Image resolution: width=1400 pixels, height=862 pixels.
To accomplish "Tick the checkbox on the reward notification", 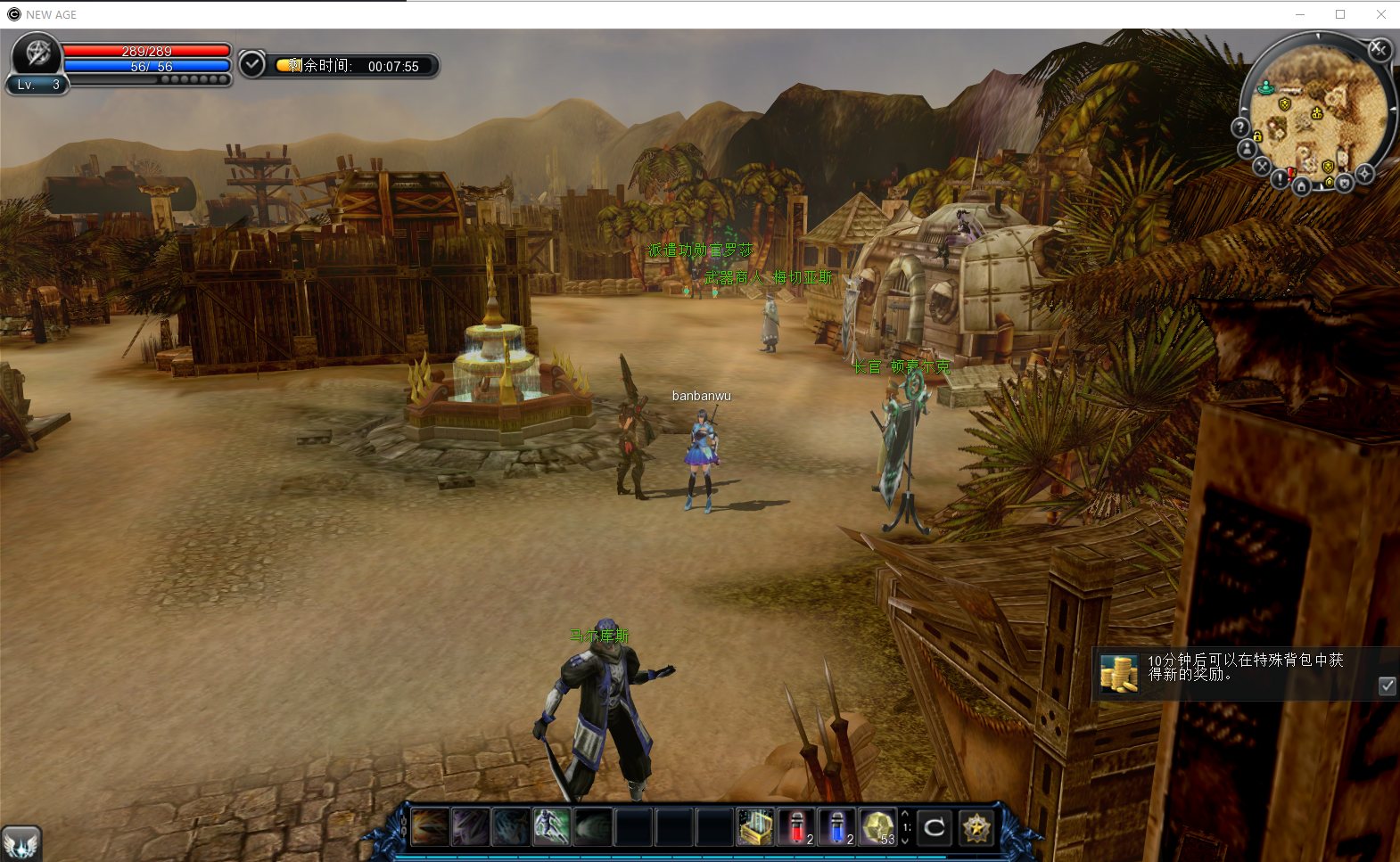I will coord(1387,685).
